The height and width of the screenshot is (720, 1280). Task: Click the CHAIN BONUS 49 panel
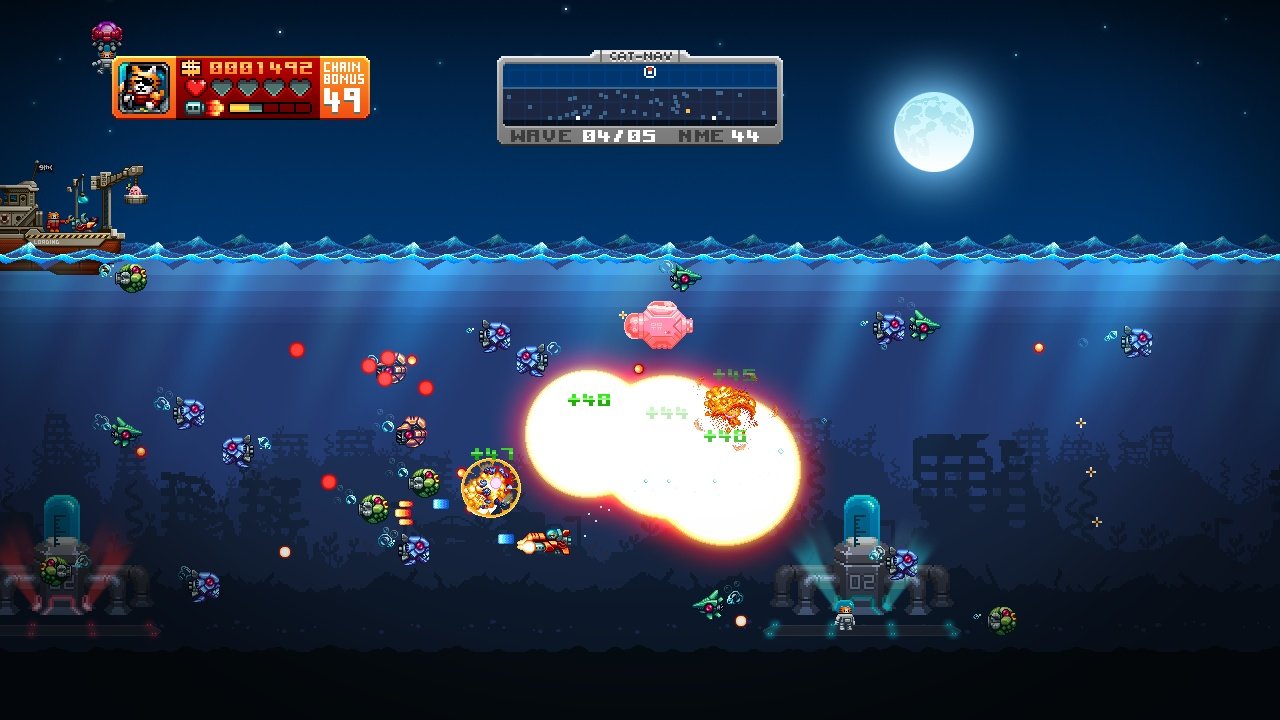[x=344, y=86]
